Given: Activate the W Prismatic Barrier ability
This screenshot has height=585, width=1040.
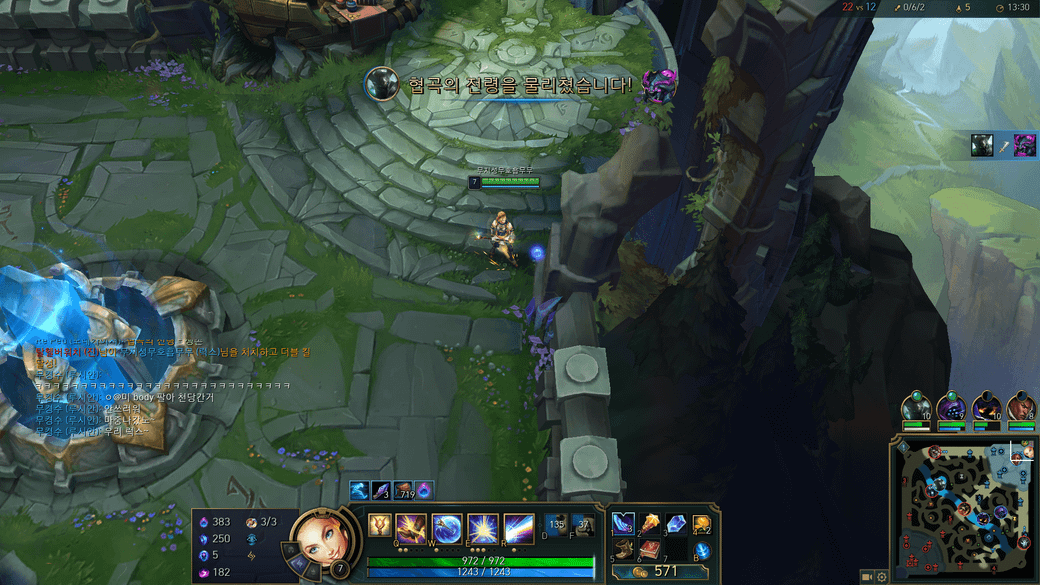Looking at the screenshot, I should [447, 528].
